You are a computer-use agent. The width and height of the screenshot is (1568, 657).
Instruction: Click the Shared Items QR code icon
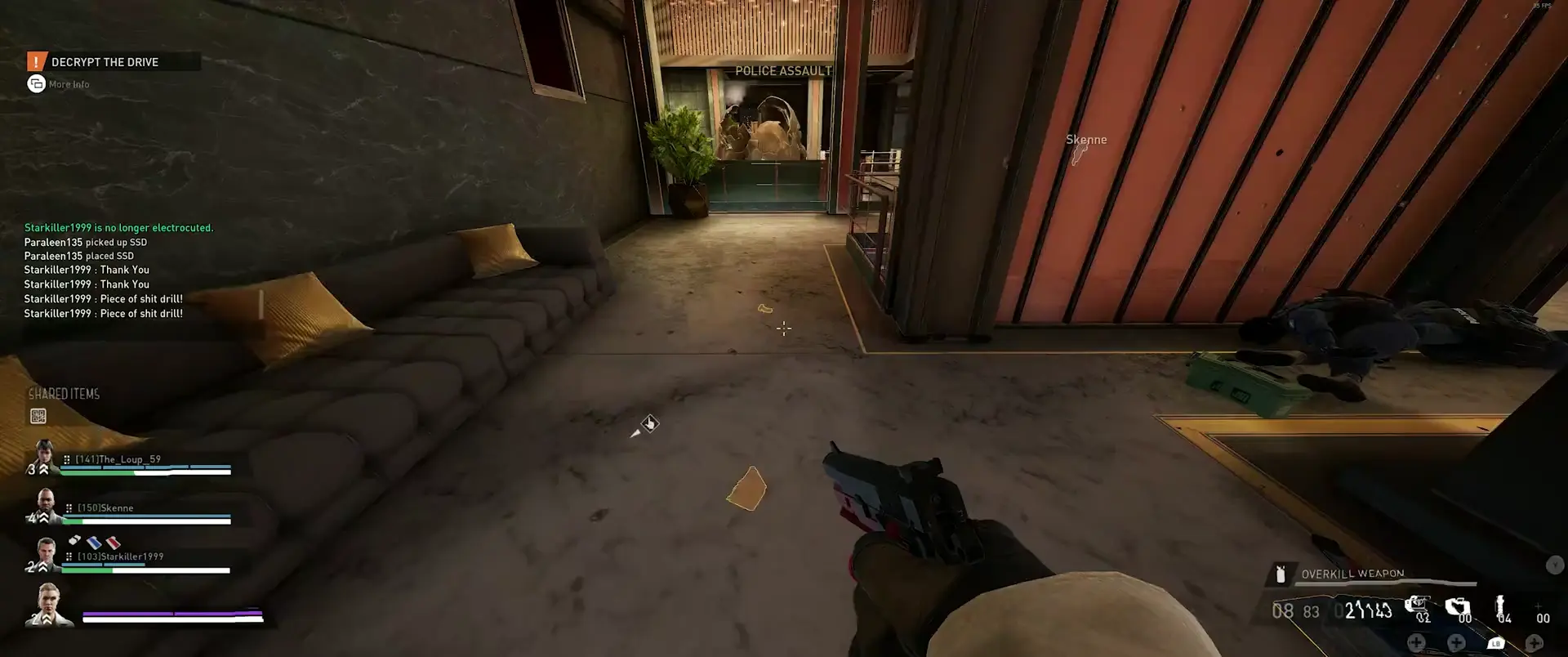click(38, 416)
